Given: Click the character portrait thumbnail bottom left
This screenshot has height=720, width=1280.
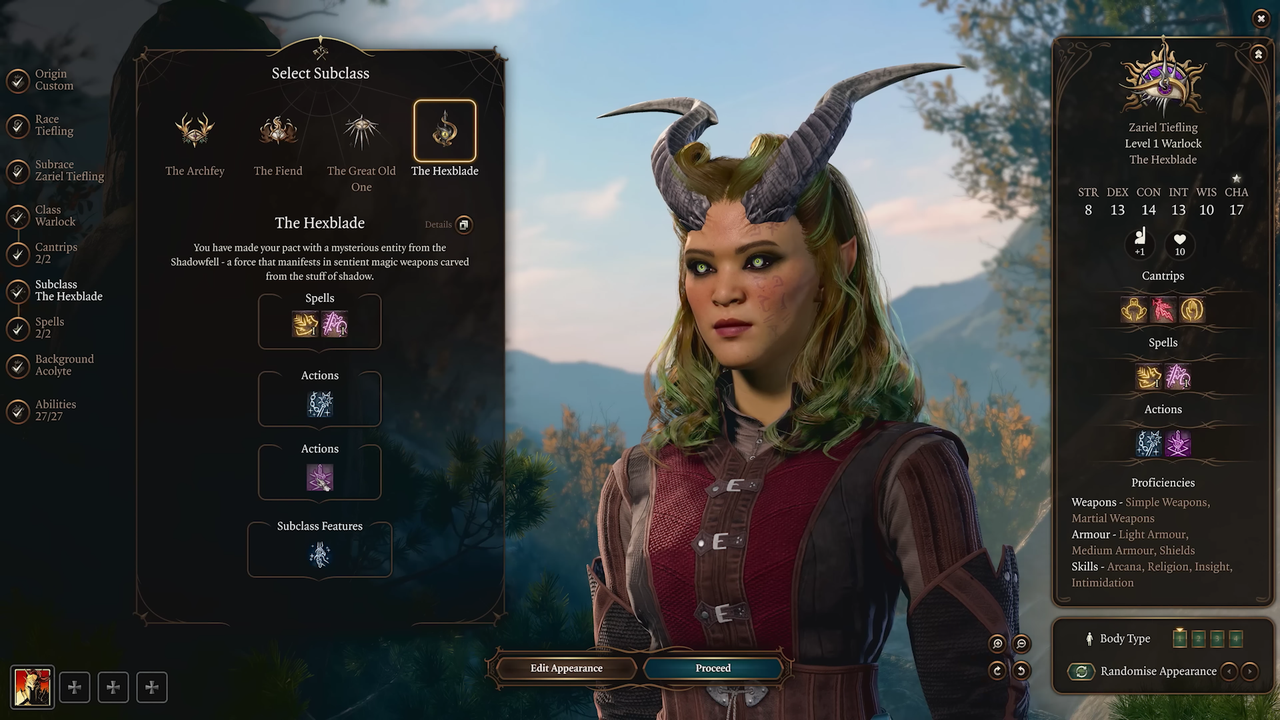Looking at the screenshot, I should [33, 687].
